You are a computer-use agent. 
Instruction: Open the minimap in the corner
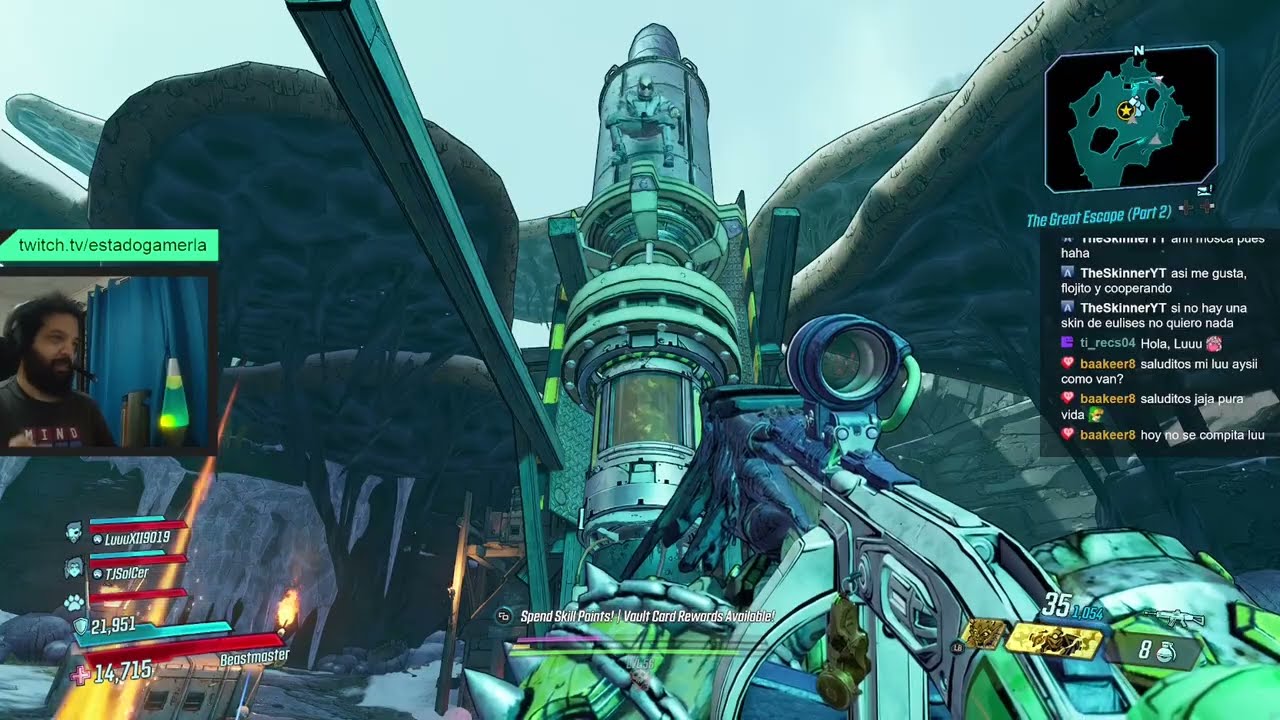[1131, 117]
